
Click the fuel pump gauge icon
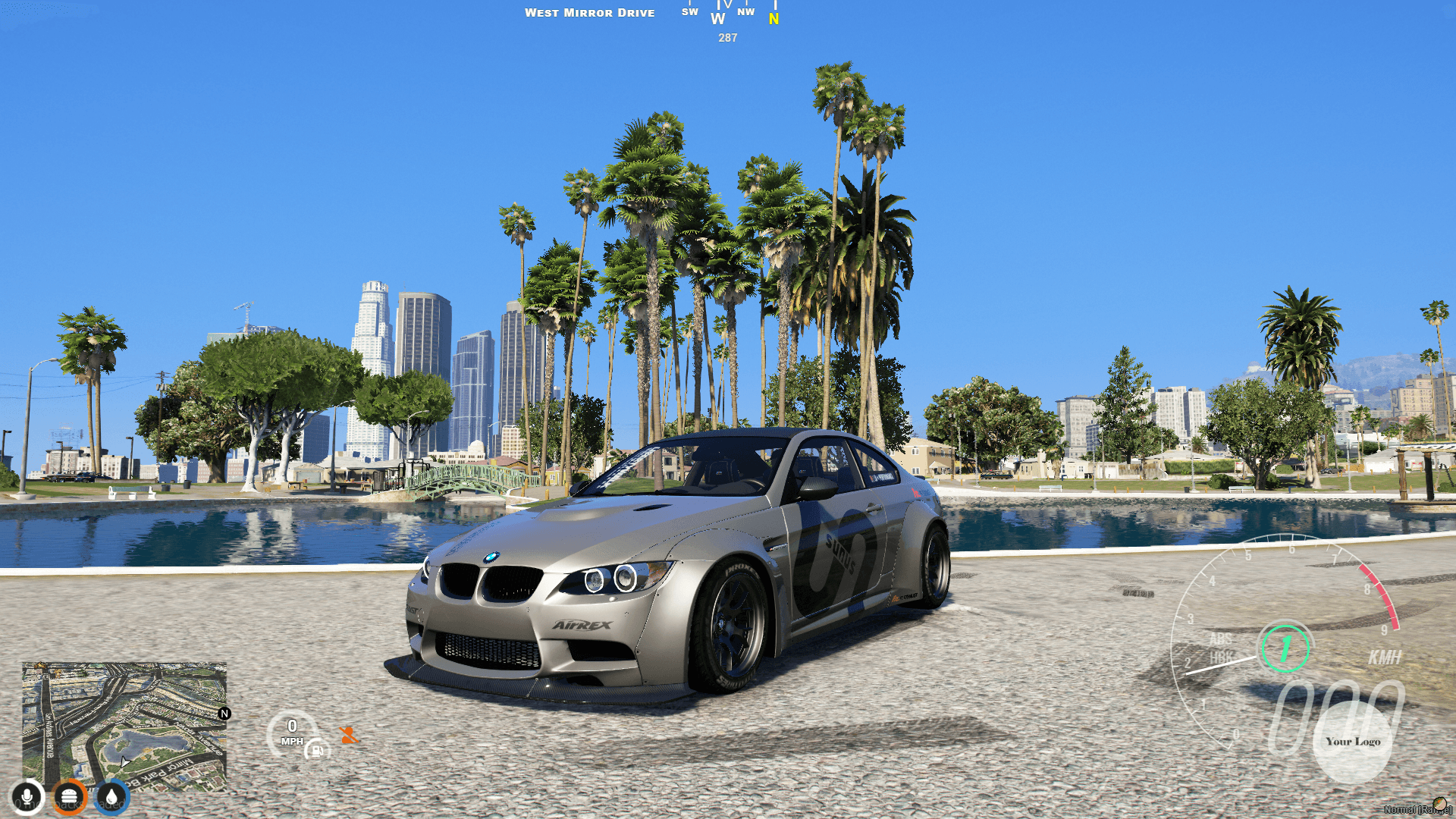pos(315,749)
